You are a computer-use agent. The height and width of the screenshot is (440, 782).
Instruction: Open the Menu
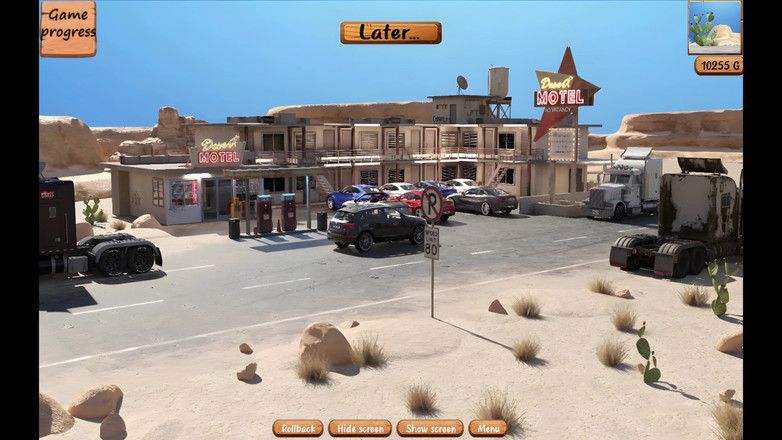[x=488, y=428]
